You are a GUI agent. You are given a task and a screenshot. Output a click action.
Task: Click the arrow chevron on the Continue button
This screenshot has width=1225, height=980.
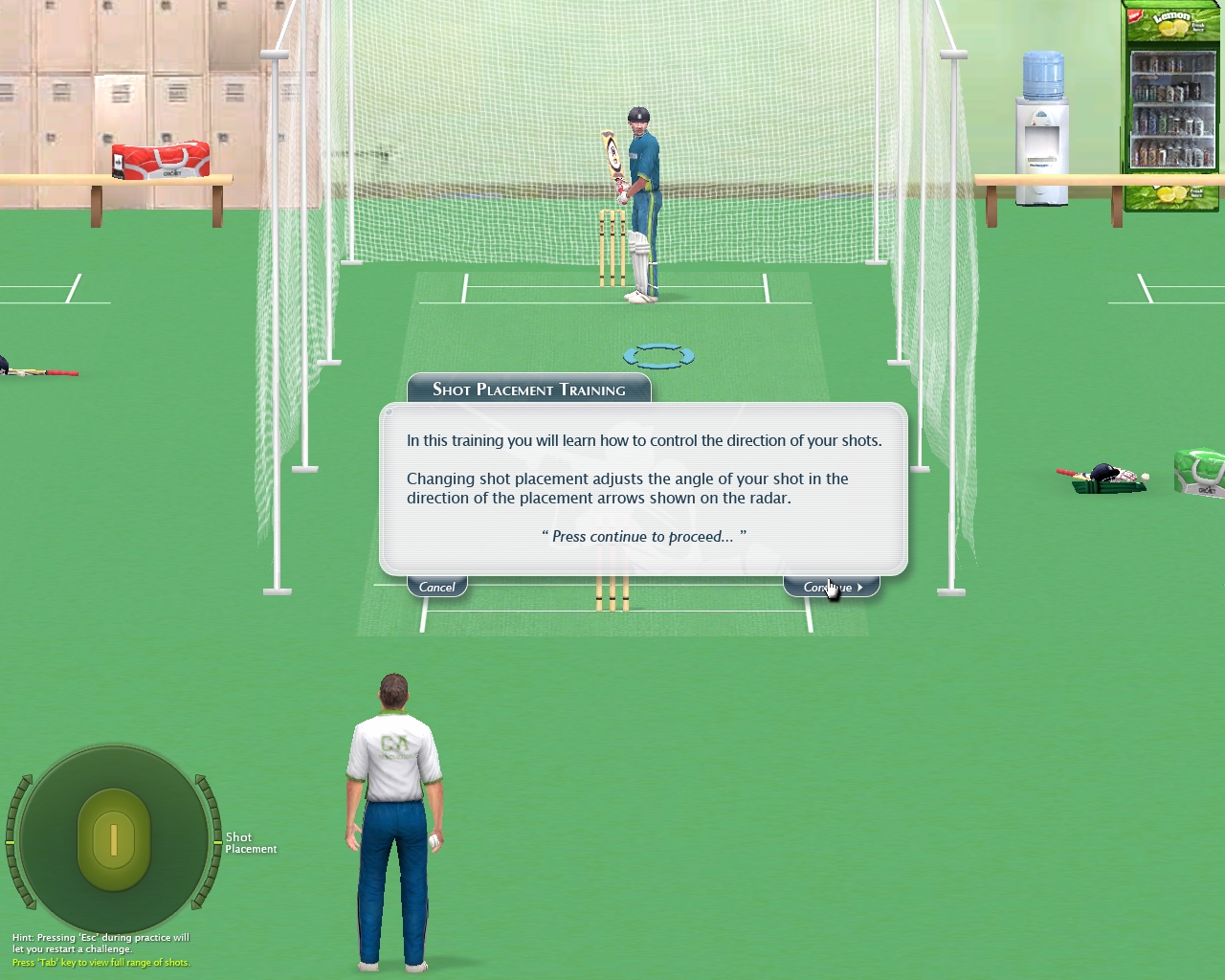(858, 588)
